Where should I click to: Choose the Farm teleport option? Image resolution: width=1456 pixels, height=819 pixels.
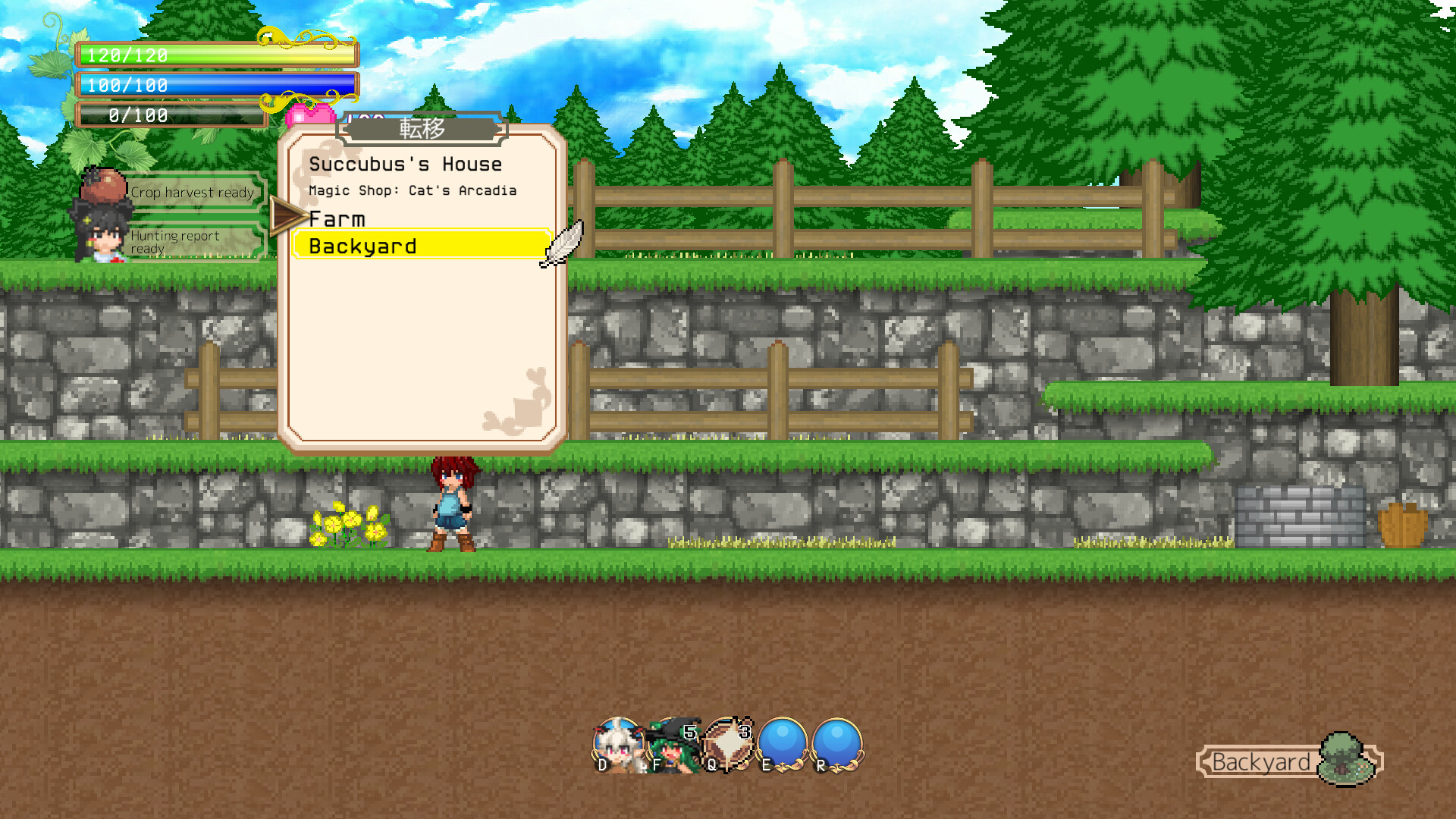[x=337, y=218]
